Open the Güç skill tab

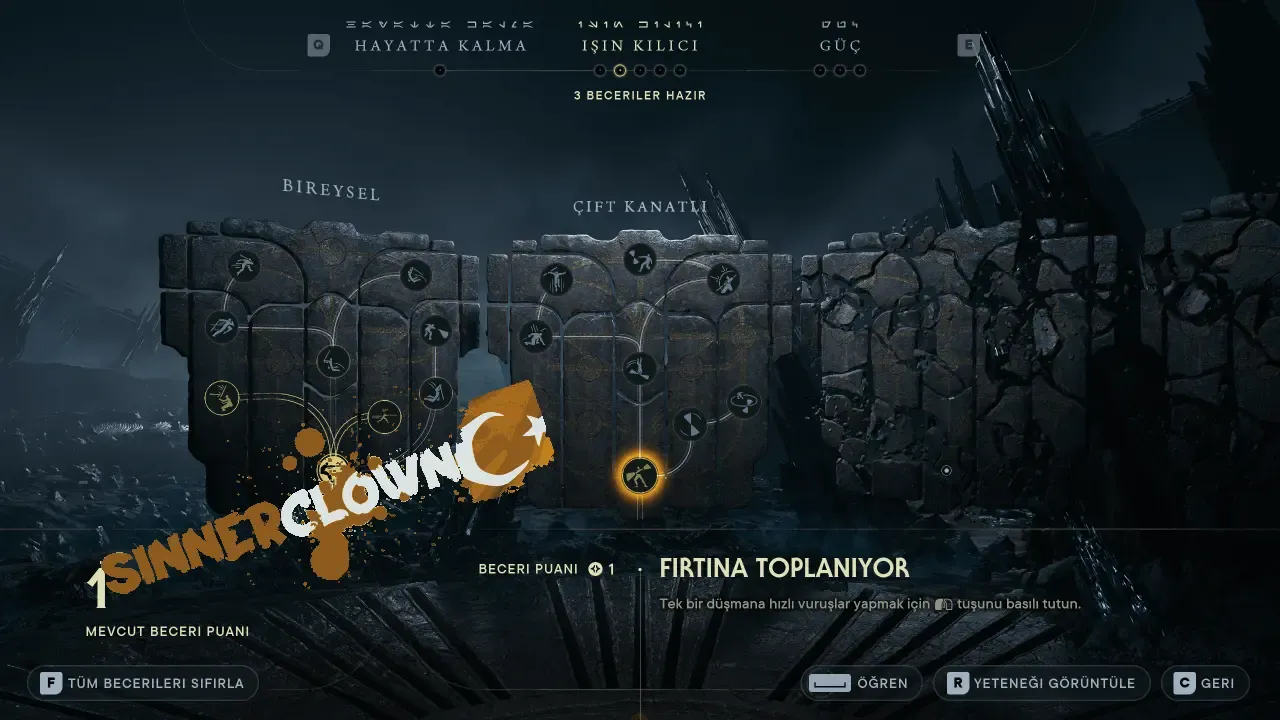[840, 46]
